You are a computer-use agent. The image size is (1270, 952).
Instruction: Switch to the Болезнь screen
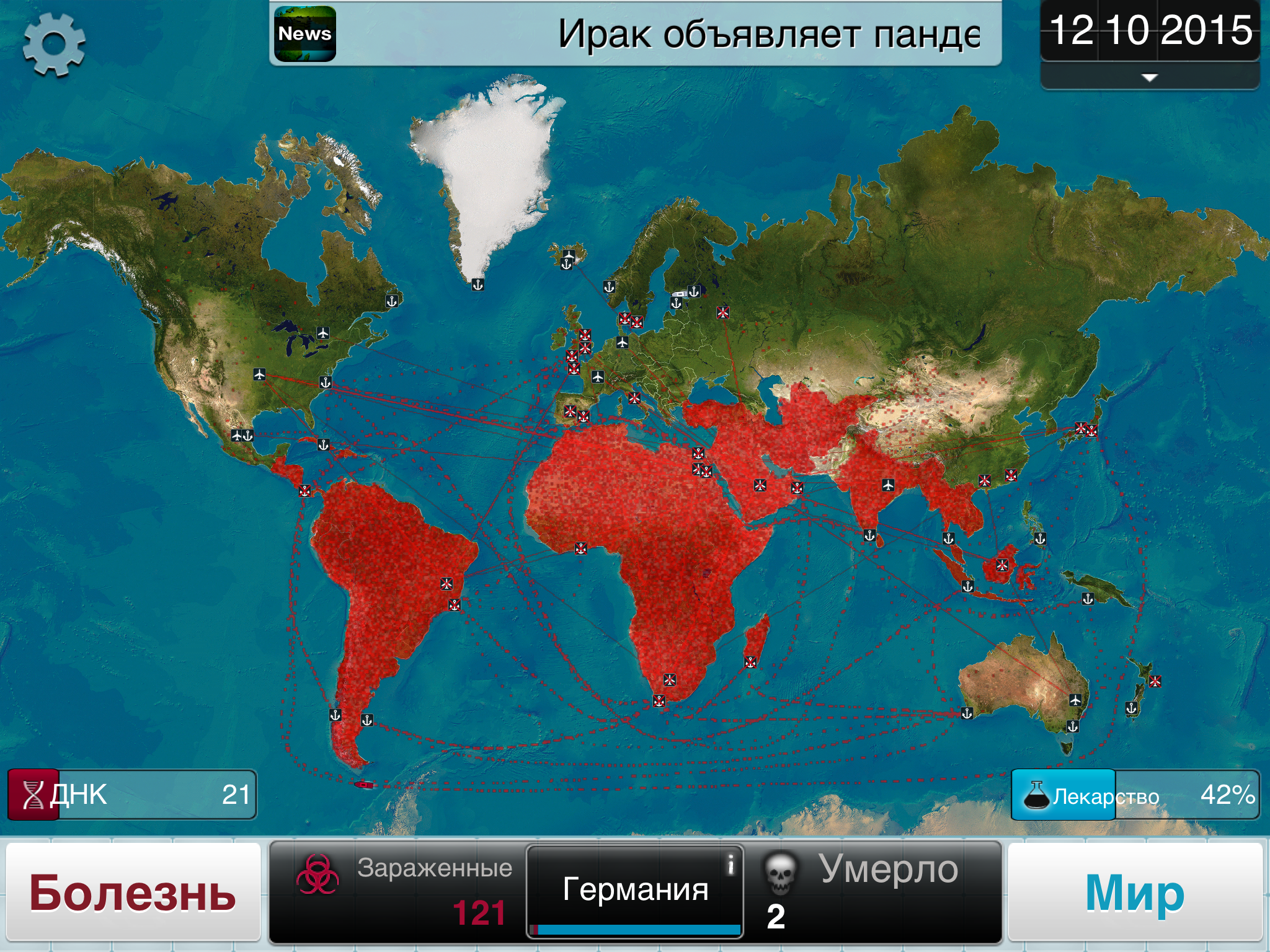click(x=131, y=891)
